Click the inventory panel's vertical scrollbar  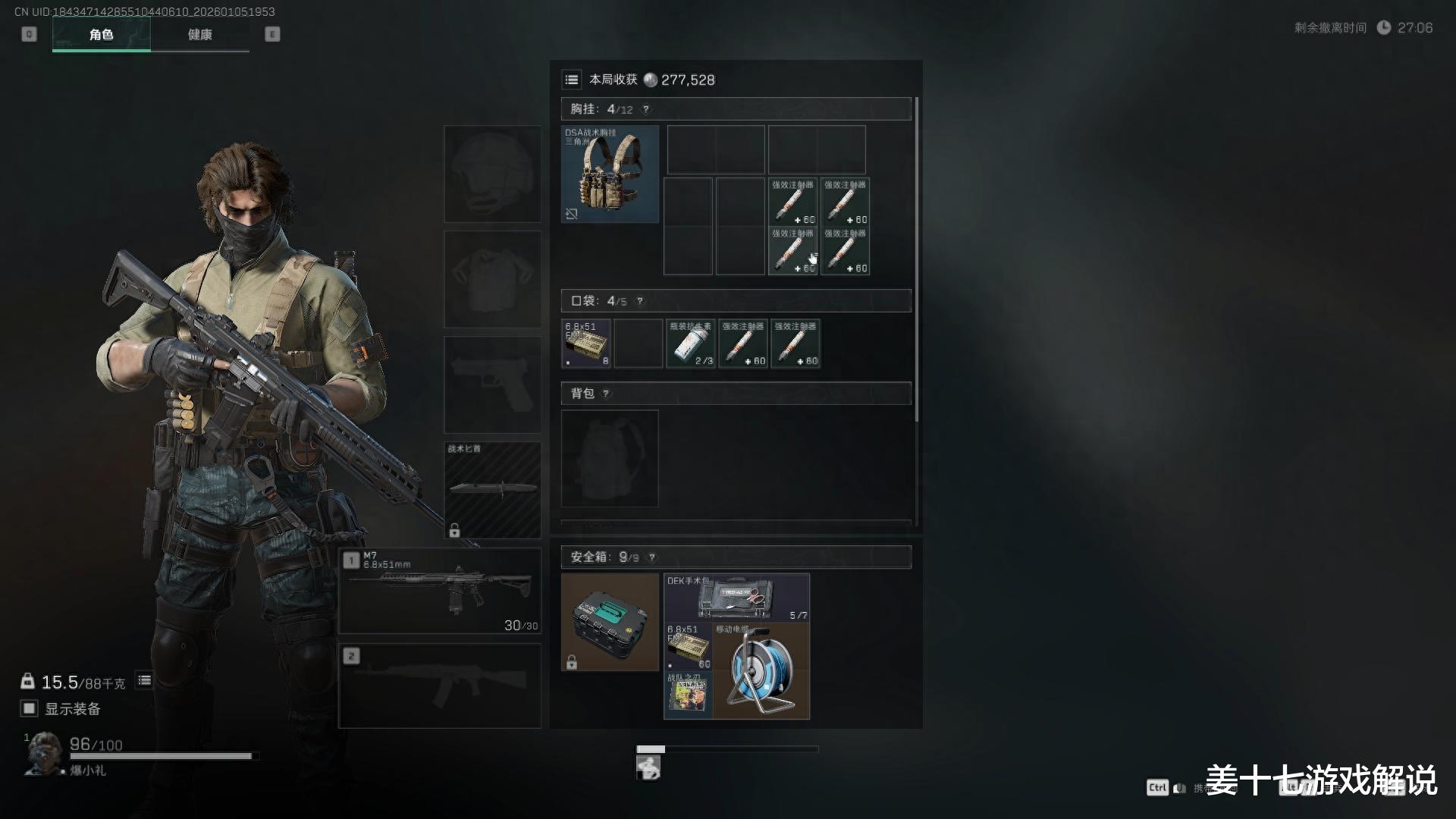[917, 258]
